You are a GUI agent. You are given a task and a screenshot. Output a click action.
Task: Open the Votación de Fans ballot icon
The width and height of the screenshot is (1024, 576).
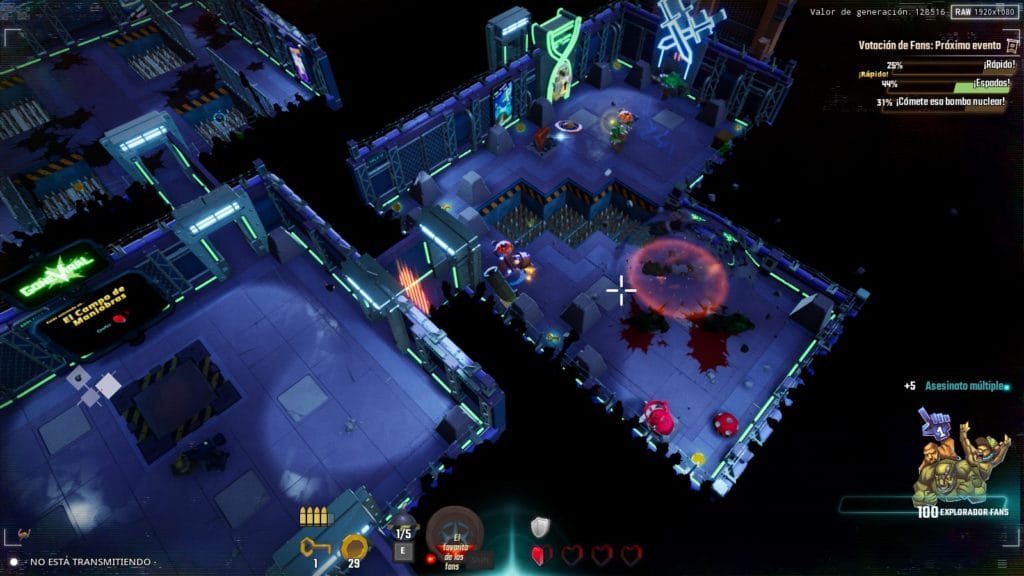coord(1009,45)
